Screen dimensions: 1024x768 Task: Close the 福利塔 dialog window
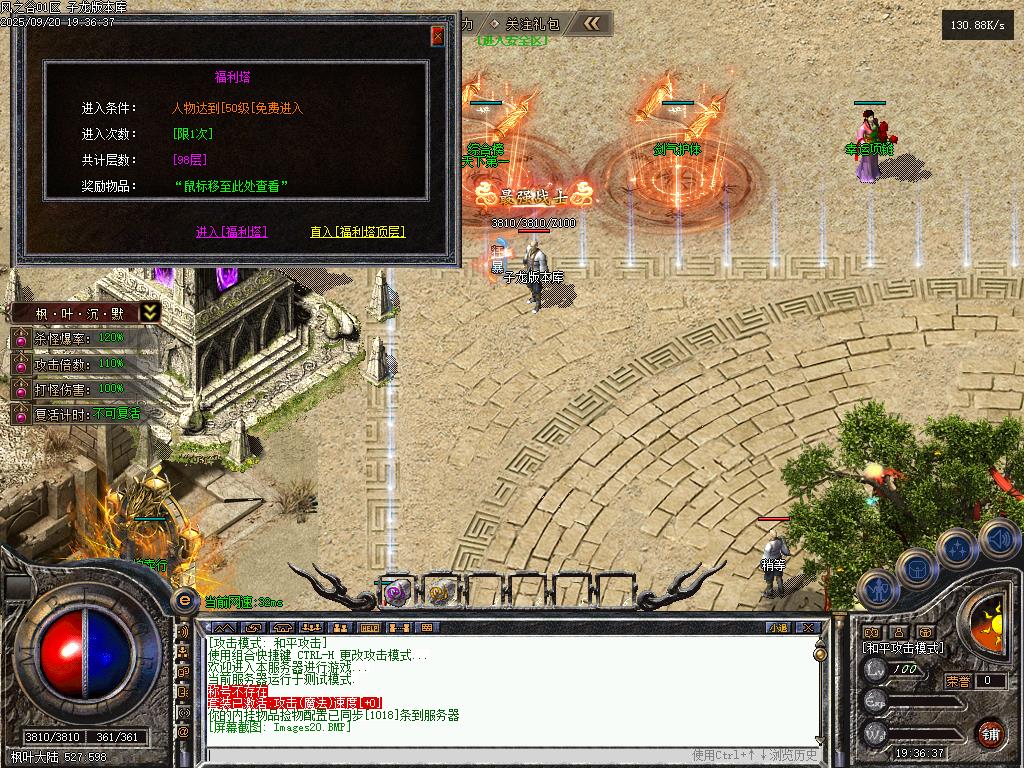437,36
